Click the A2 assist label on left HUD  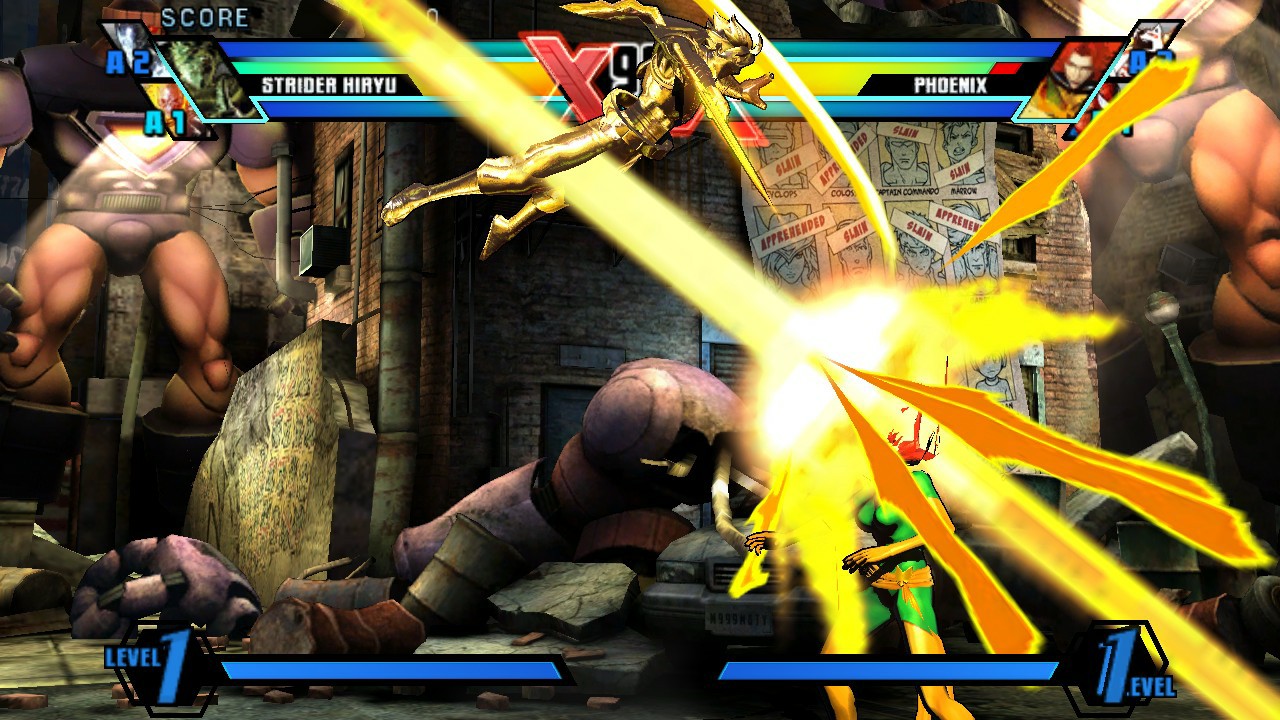tap(130, 62)
